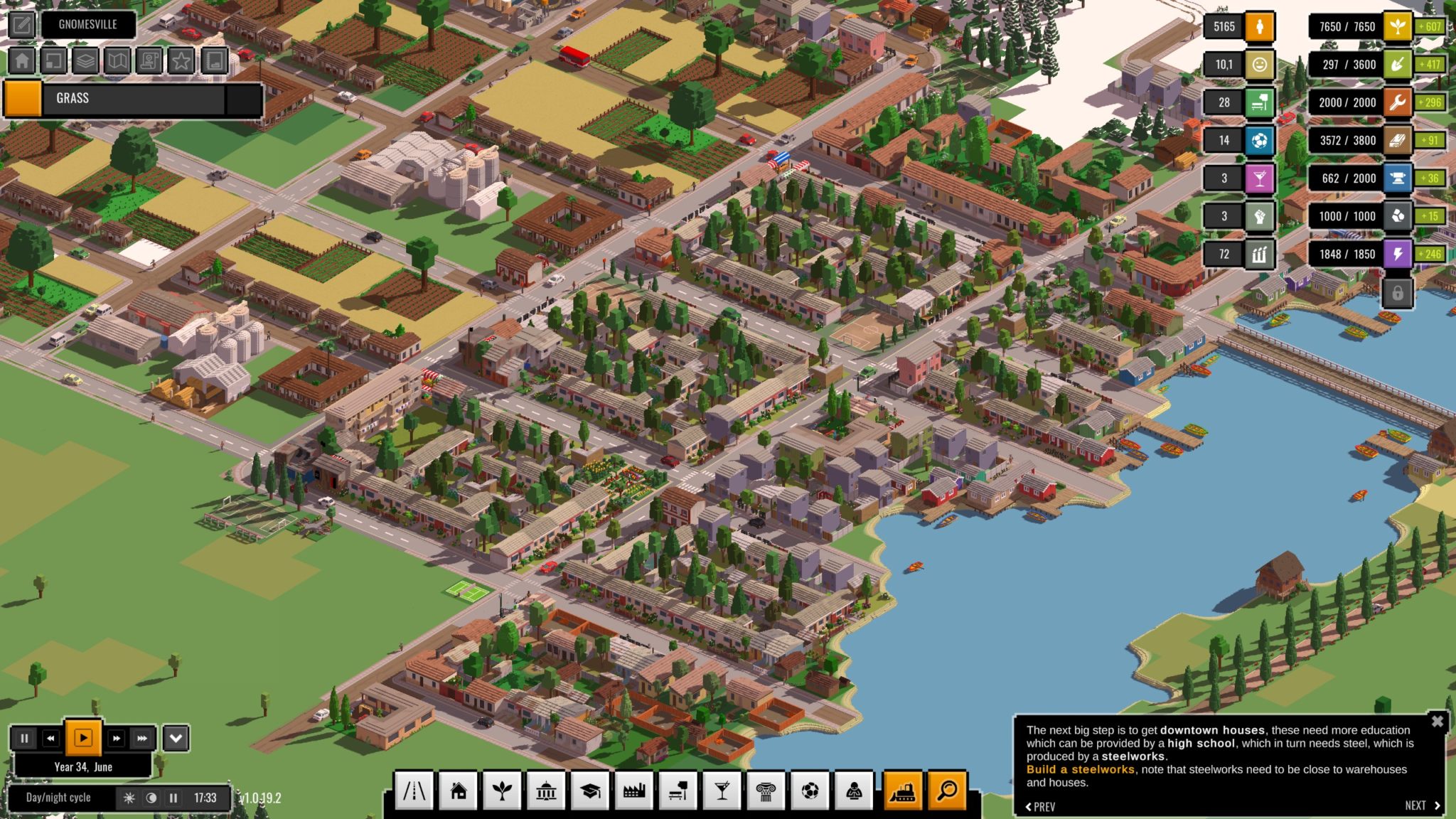Viewport: 1456px width, 819px height.
Task: Choose the graduation cap education category
Action: click(590, 791)
